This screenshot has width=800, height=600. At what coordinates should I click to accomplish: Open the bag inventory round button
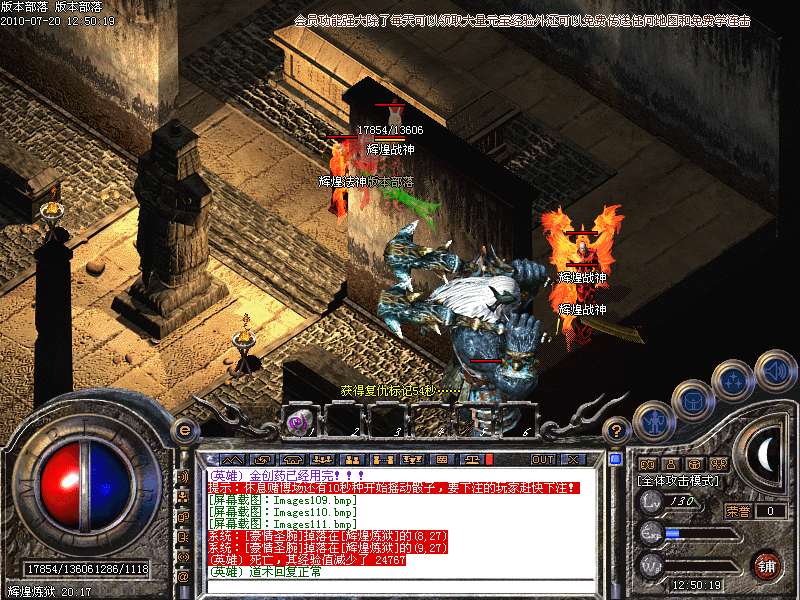pyautogui.click(x=692, y=400)
